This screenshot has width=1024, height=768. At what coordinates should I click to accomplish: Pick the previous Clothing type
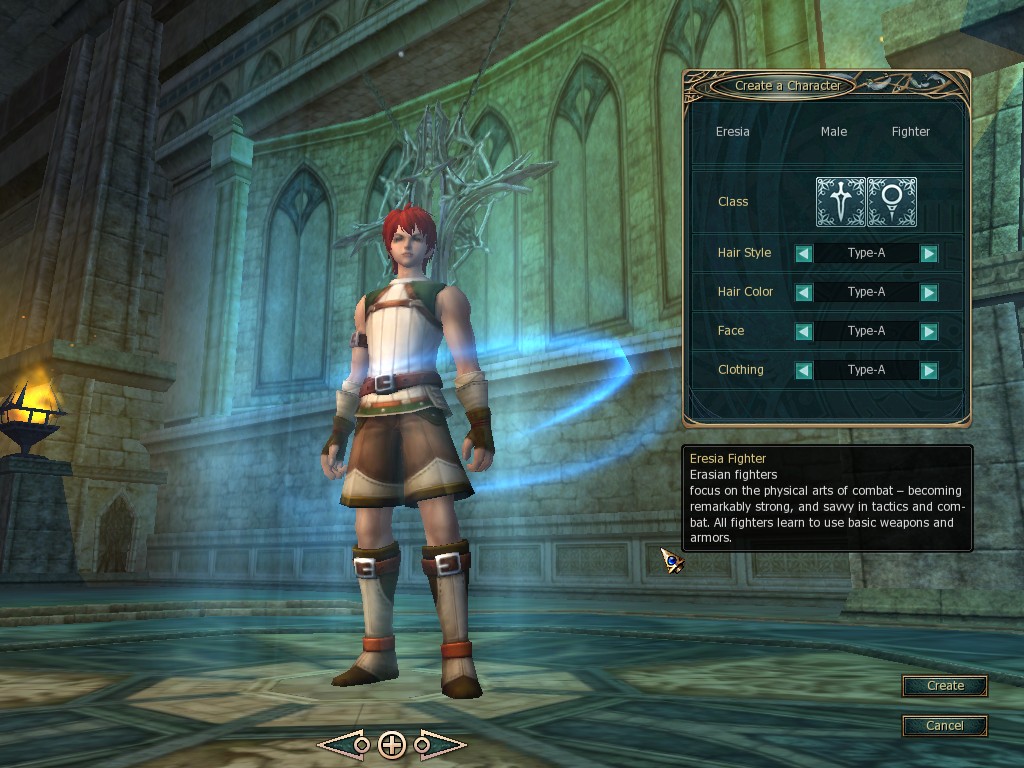click(x=803, y=370)
